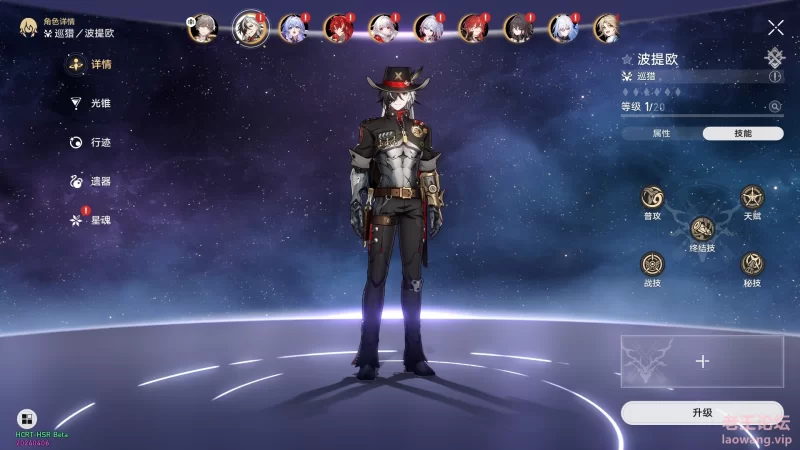View the 战技 skill icon

click(652, 264)
